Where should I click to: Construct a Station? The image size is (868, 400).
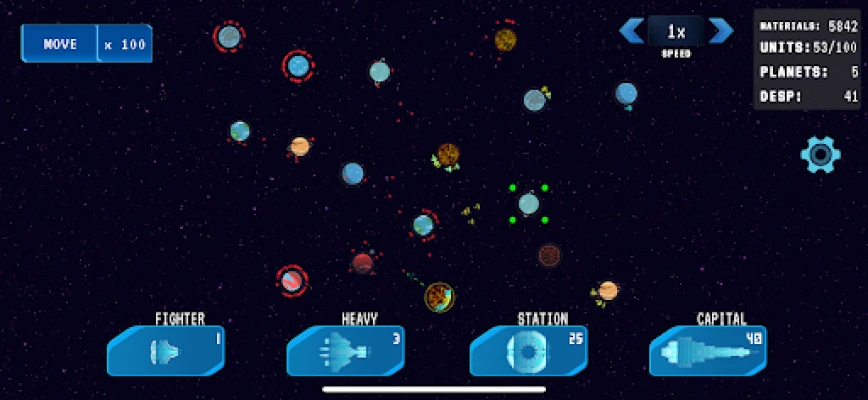[x=529, y=351]
